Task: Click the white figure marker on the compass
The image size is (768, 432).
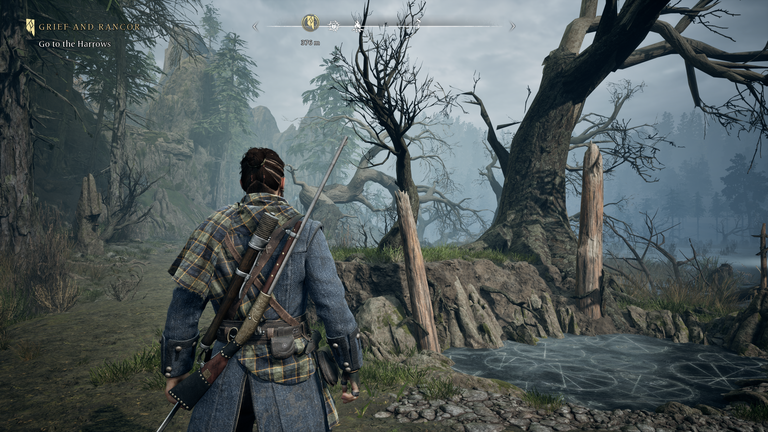Action: pyautogui.click(x=356, y=24)
